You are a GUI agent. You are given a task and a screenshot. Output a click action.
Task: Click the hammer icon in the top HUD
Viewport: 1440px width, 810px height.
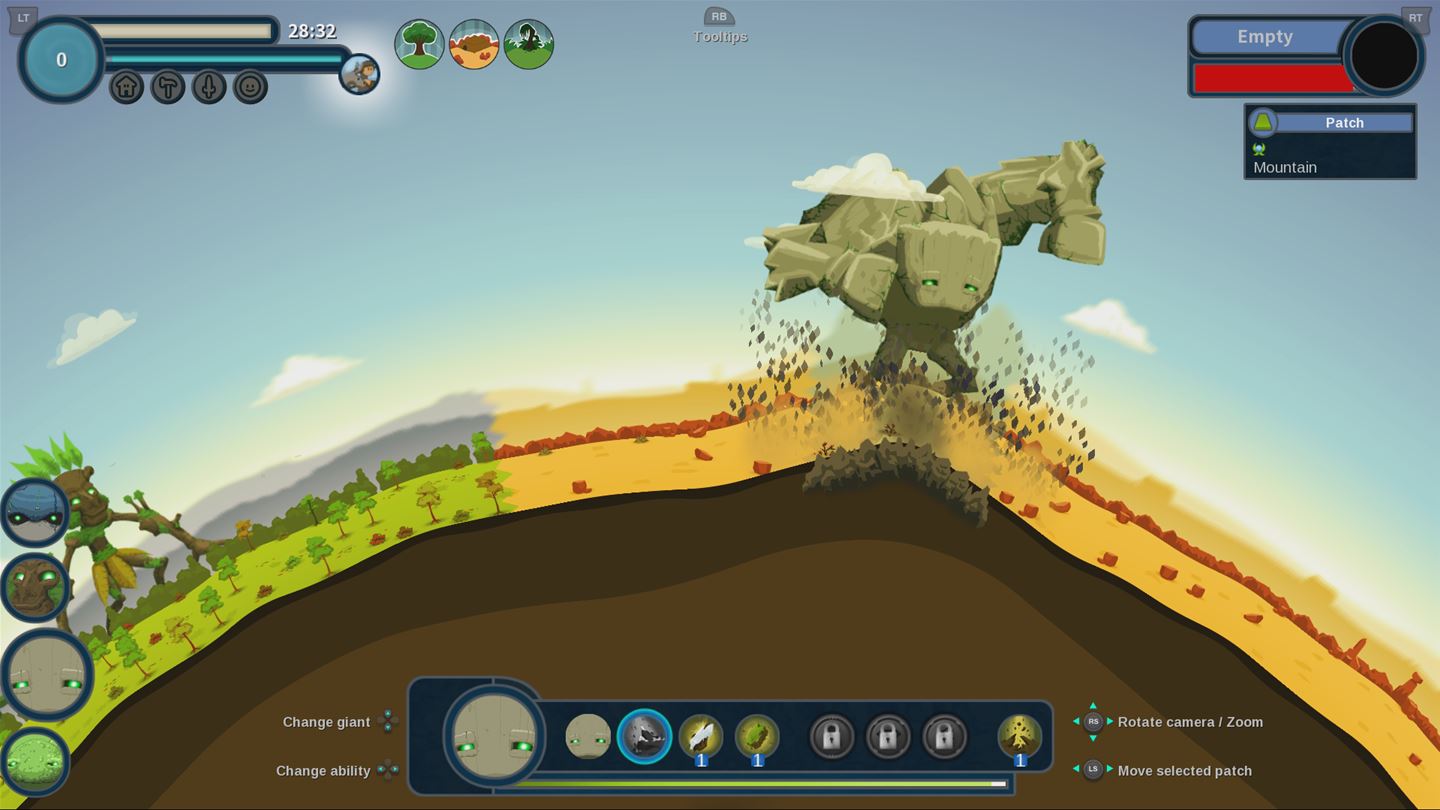[x=168, y=88]
